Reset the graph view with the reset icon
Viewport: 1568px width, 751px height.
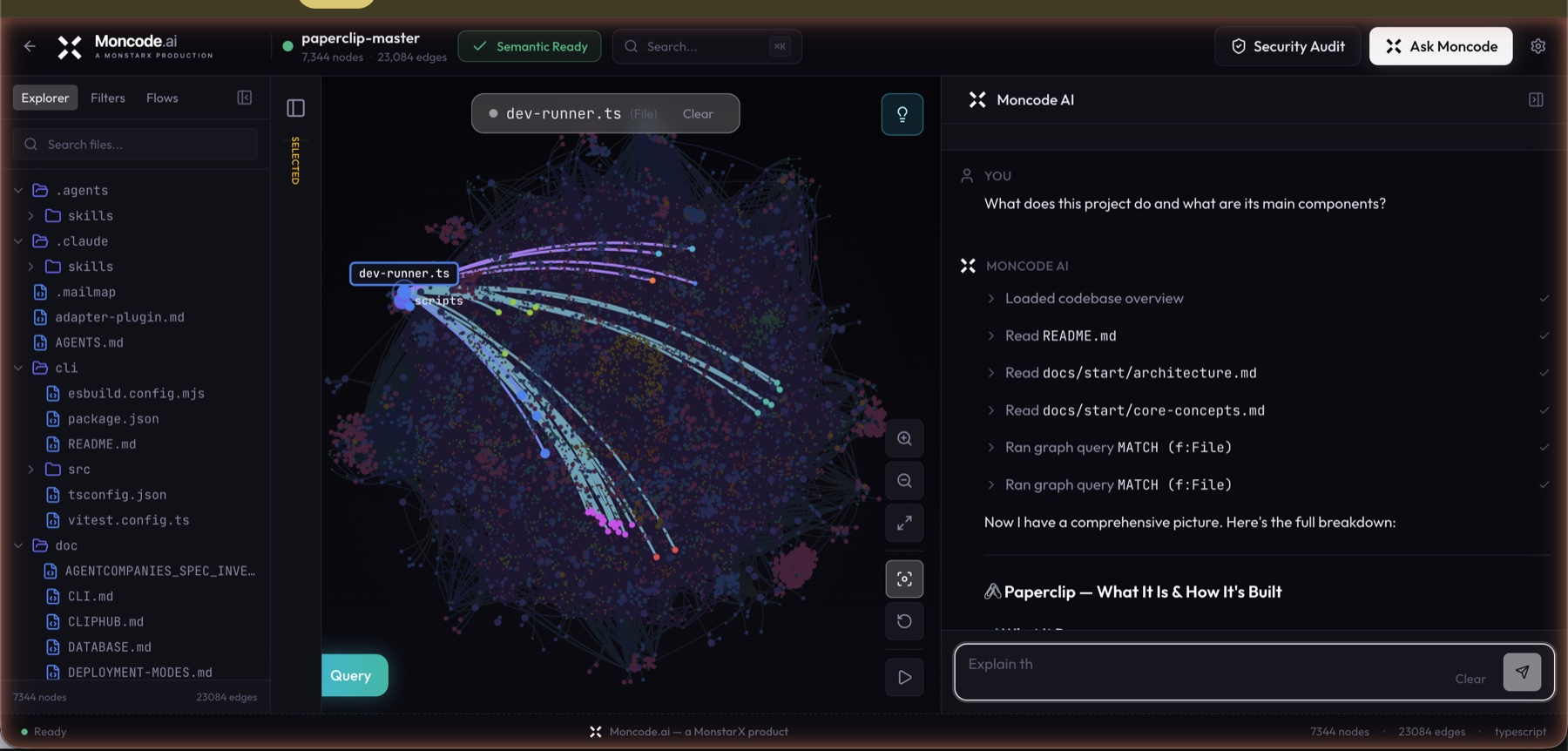coord(904,621)
